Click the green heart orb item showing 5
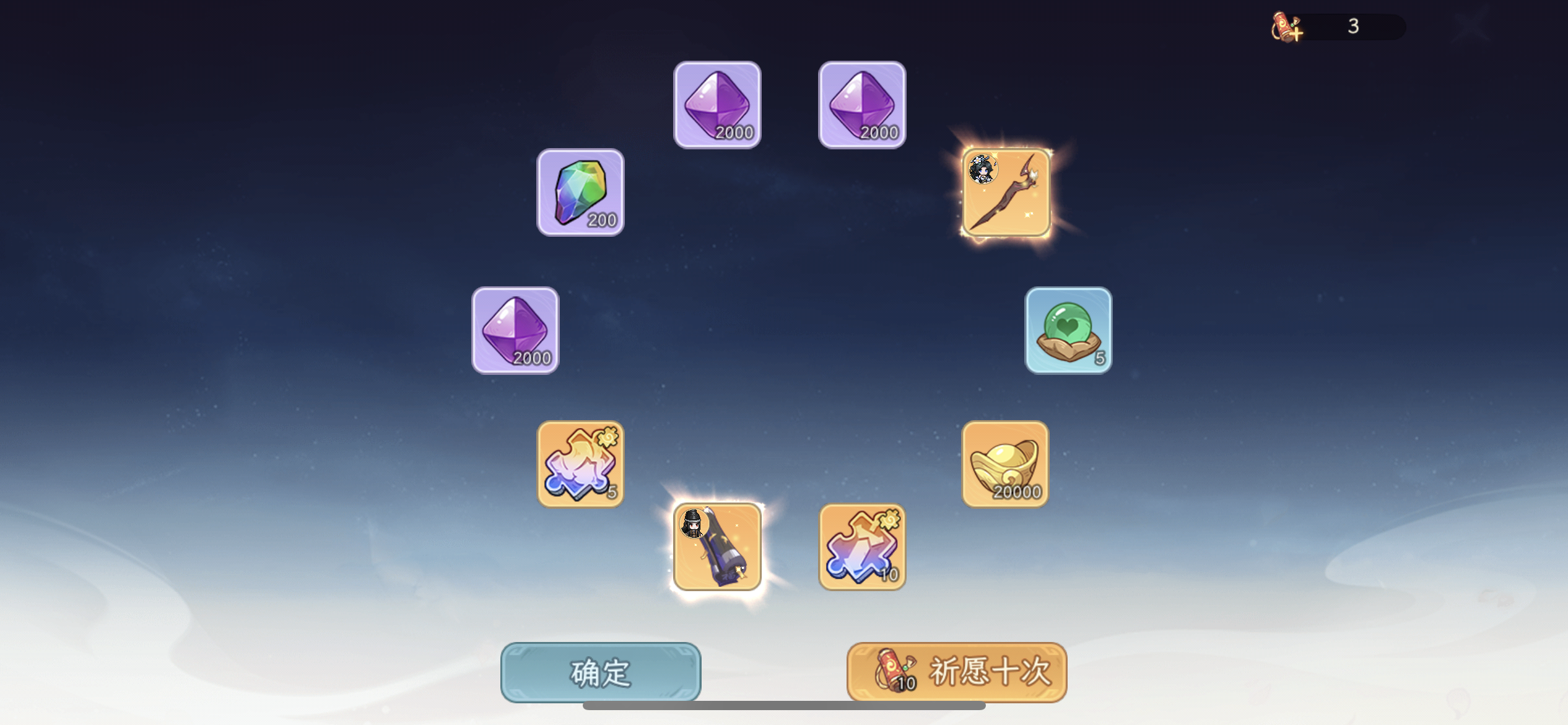The width and height of the screenshot is (1568, 725). pyautogui.click(x=1067, y=330)
